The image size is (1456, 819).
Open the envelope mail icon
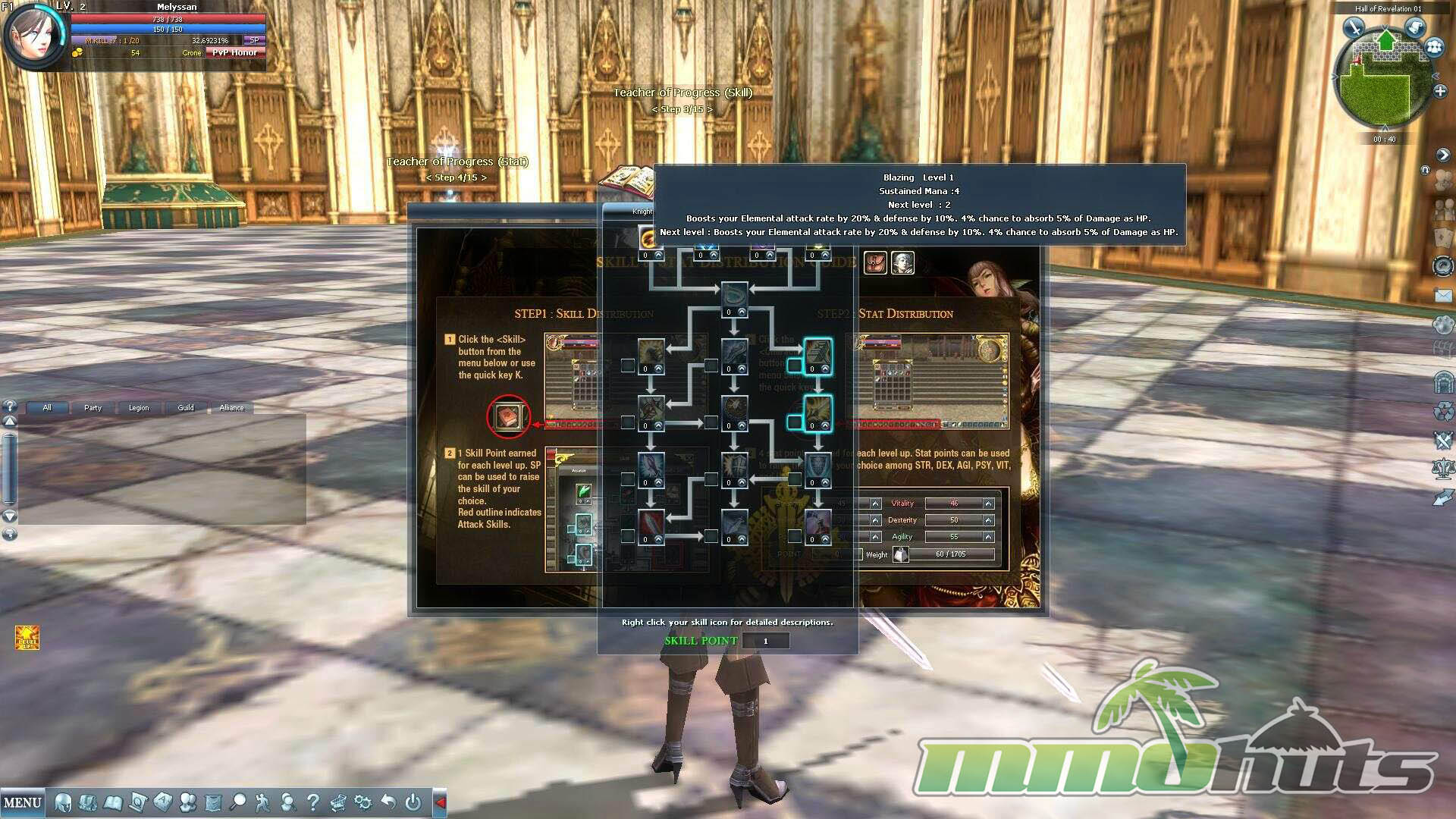click(x=1443, y=296)
